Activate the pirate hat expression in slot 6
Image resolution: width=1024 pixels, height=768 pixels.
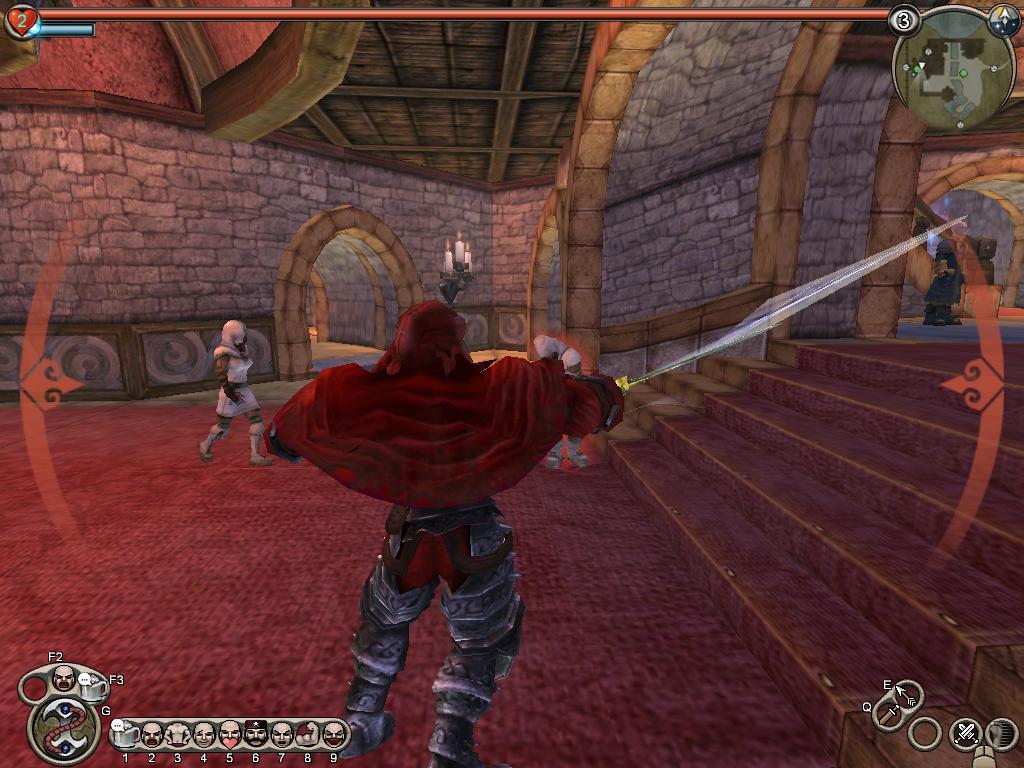256,735
